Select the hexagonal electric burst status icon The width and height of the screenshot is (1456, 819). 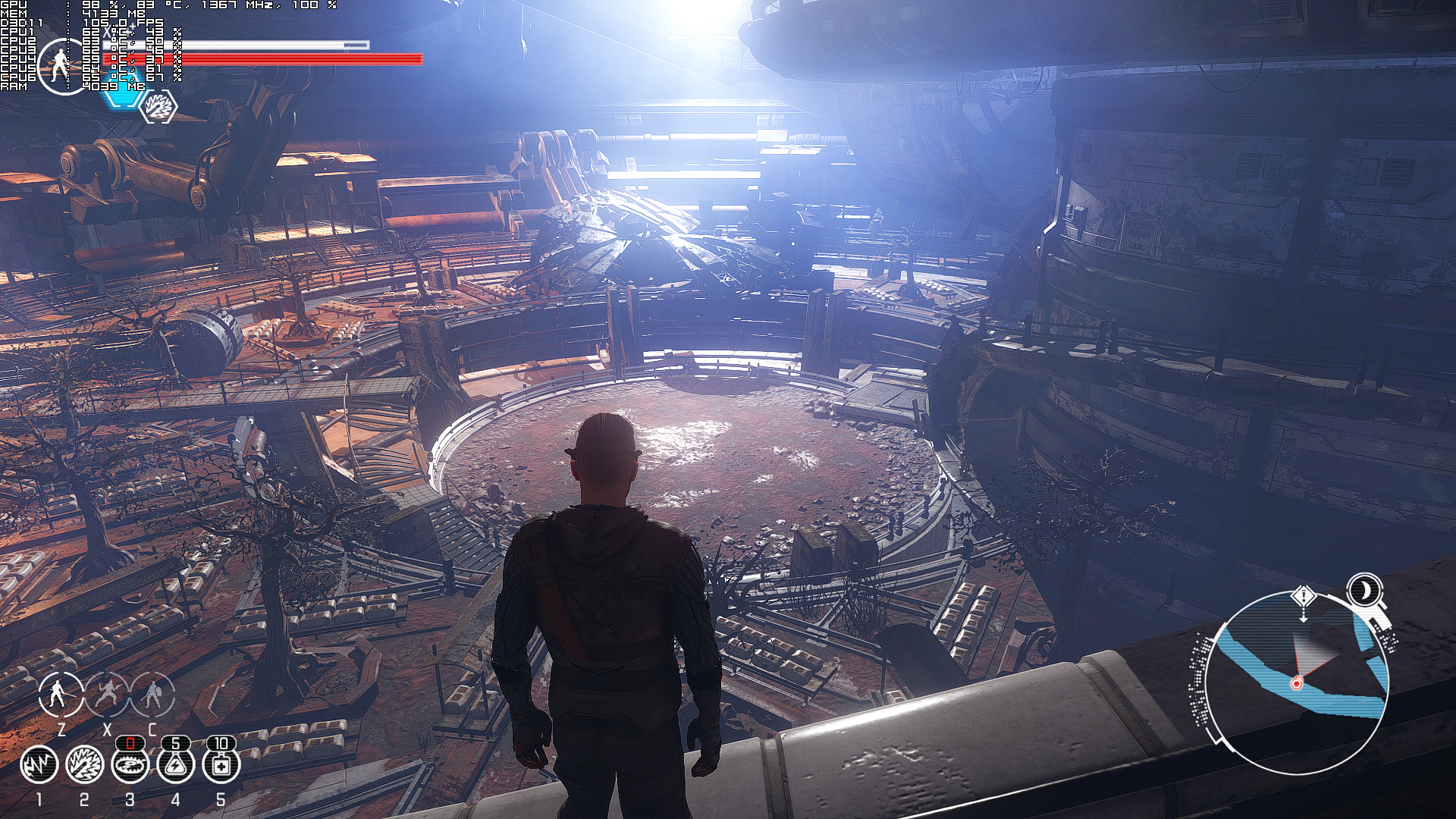(159, 106)
